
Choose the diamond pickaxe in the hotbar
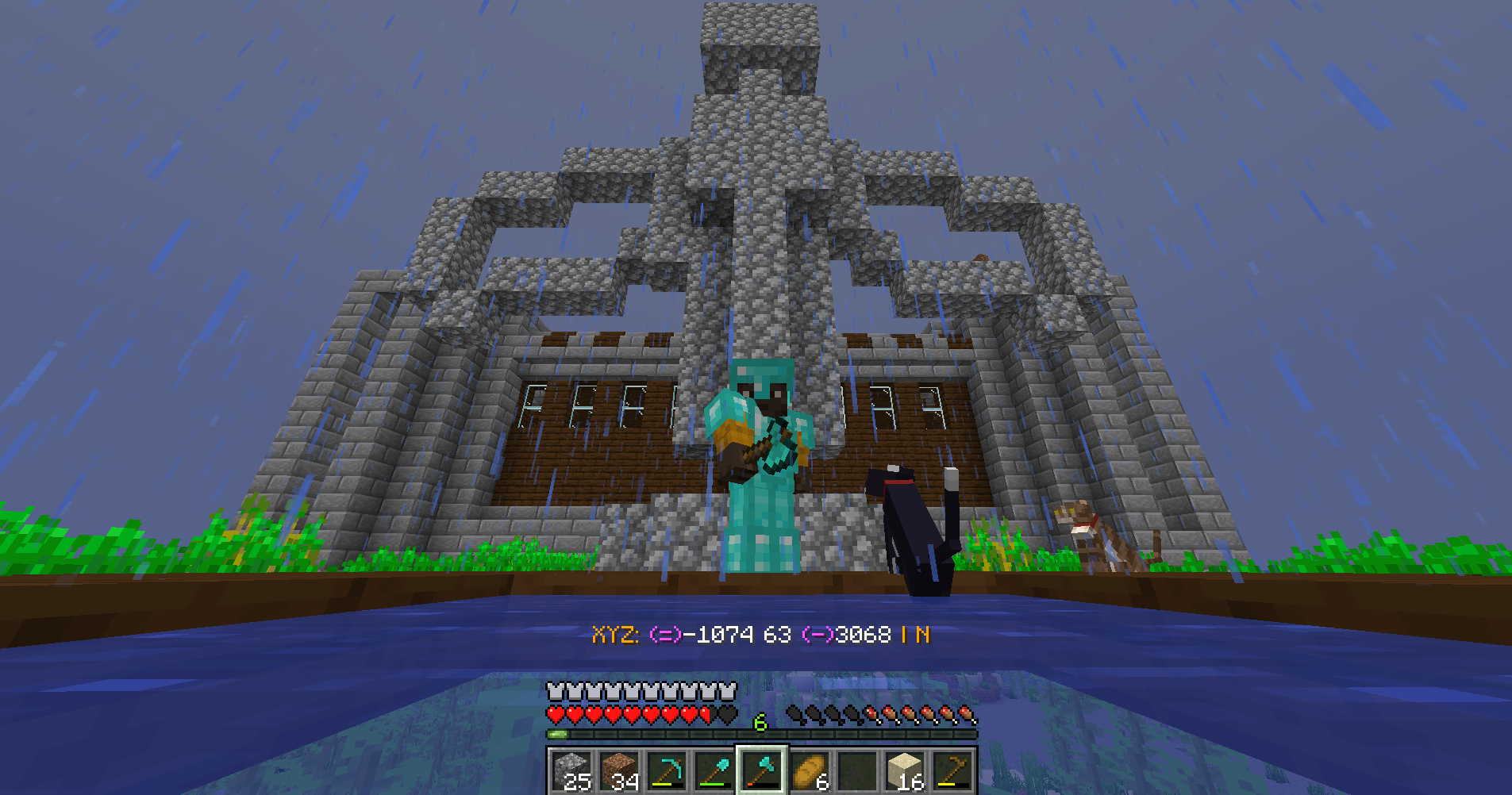(x=667, y=771)
